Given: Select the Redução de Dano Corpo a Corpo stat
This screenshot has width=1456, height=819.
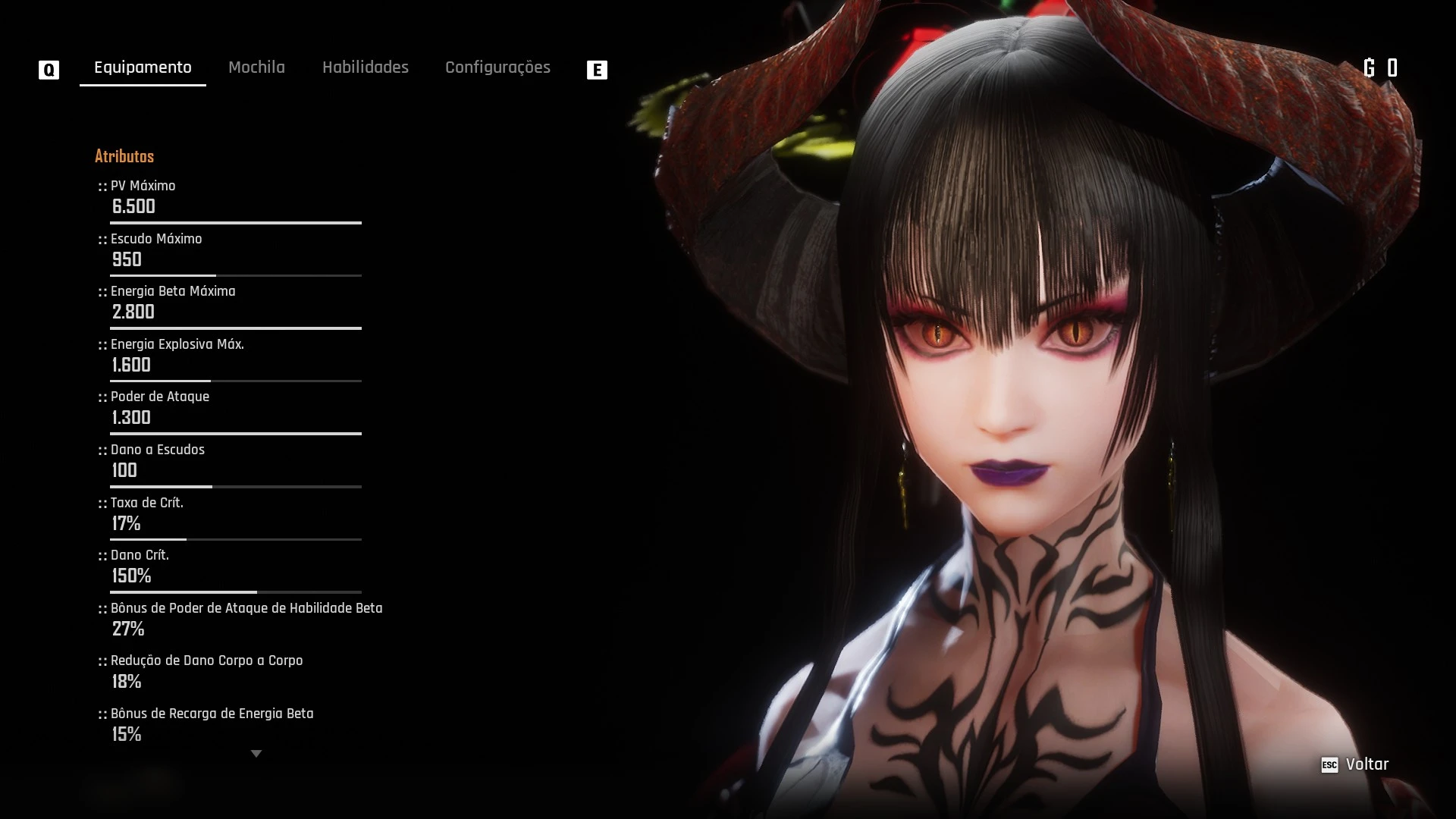Looking at the screenshot, I should tap(206, 661).
